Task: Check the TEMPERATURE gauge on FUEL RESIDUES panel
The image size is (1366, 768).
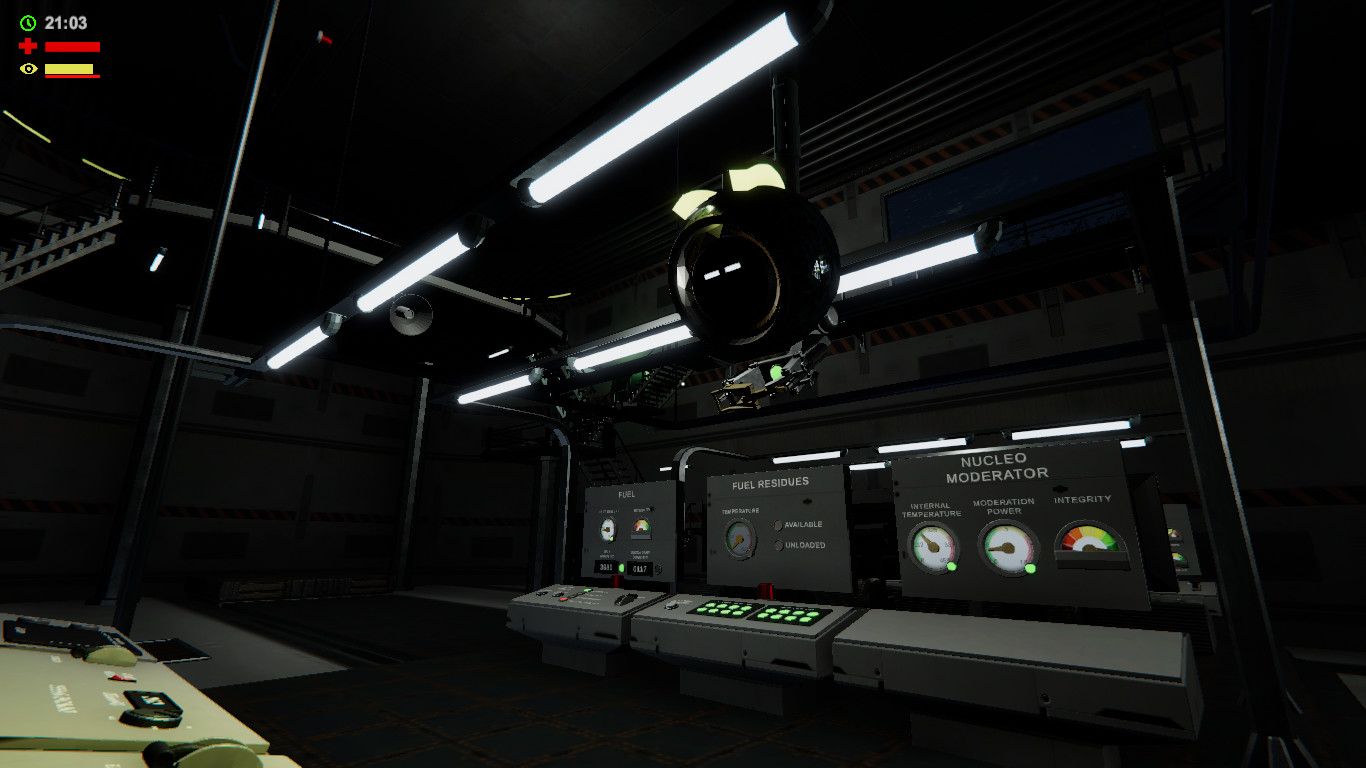Action: pos(739,539)
